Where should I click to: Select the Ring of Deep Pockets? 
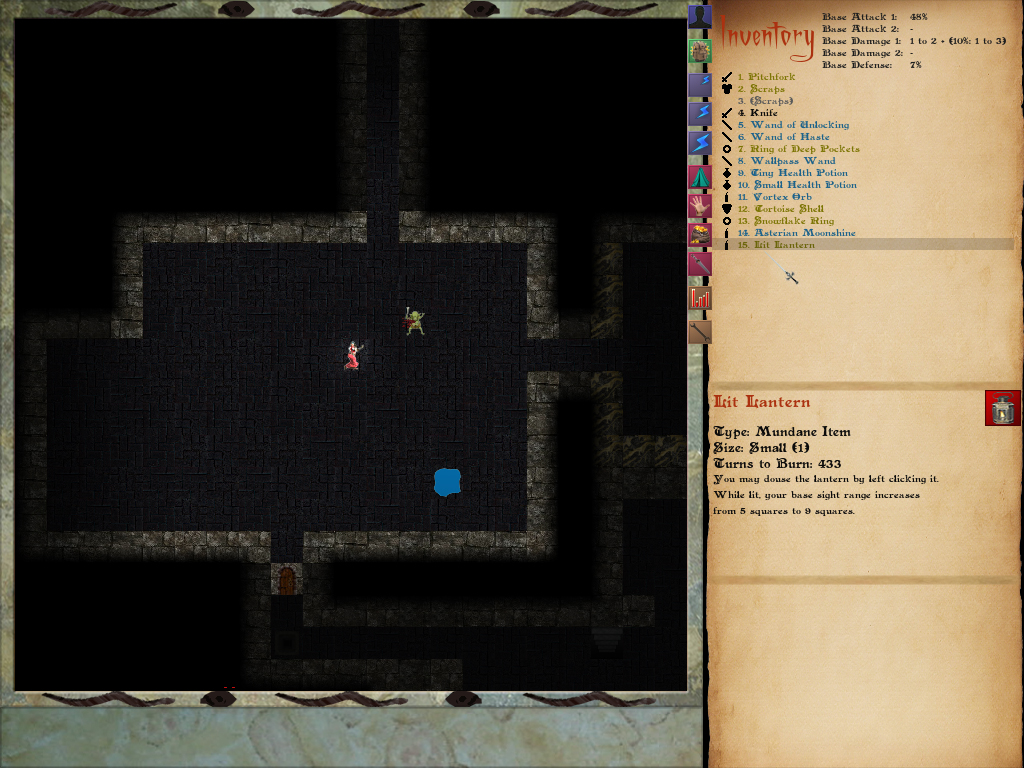[x=804, y=149]
